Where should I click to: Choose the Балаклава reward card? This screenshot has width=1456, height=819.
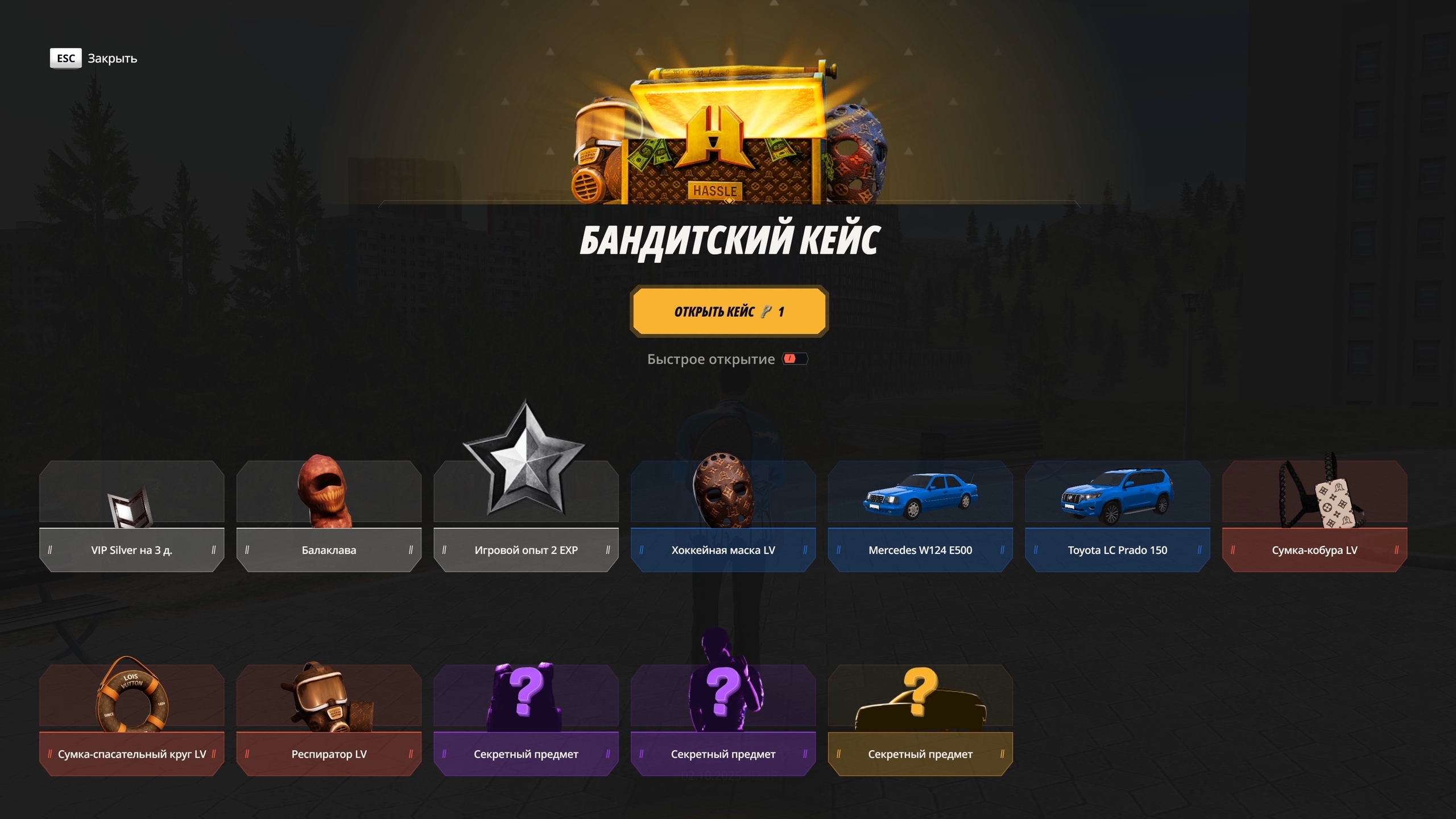click(329, 516)
